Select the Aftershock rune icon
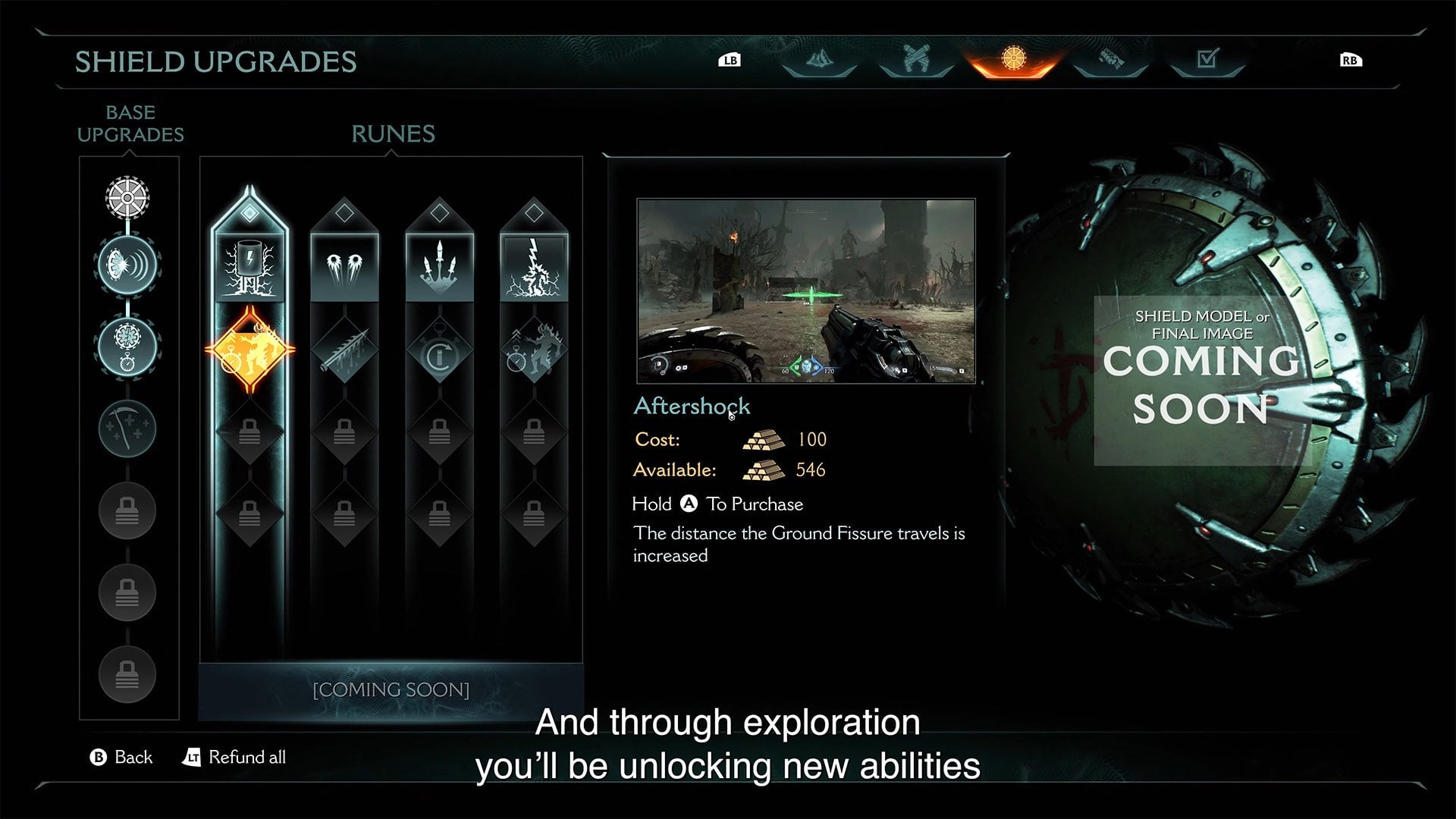The image size is (1456, 819). tap(249, 347)
